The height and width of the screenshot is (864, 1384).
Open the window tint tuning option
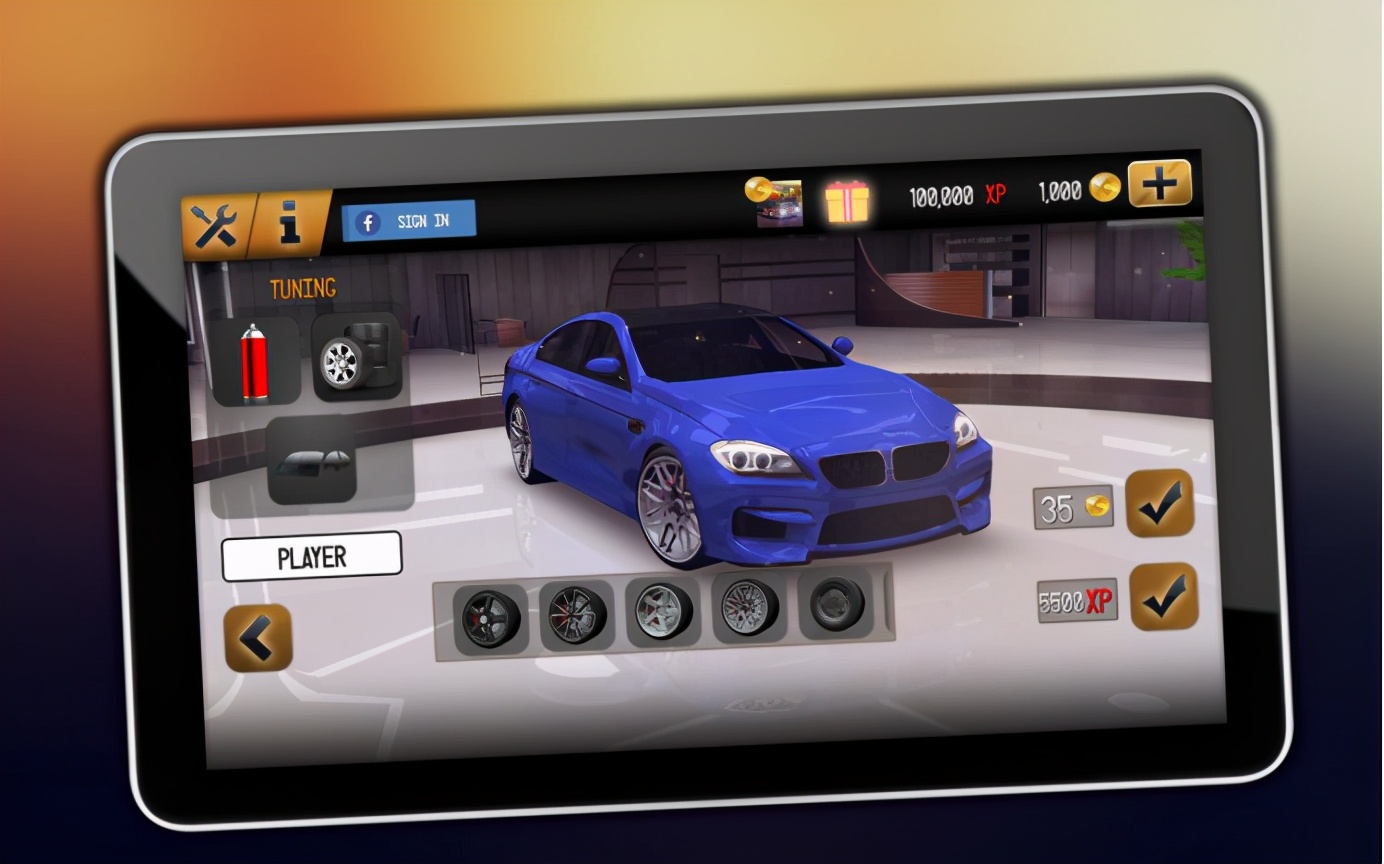[x=312, y=460]
